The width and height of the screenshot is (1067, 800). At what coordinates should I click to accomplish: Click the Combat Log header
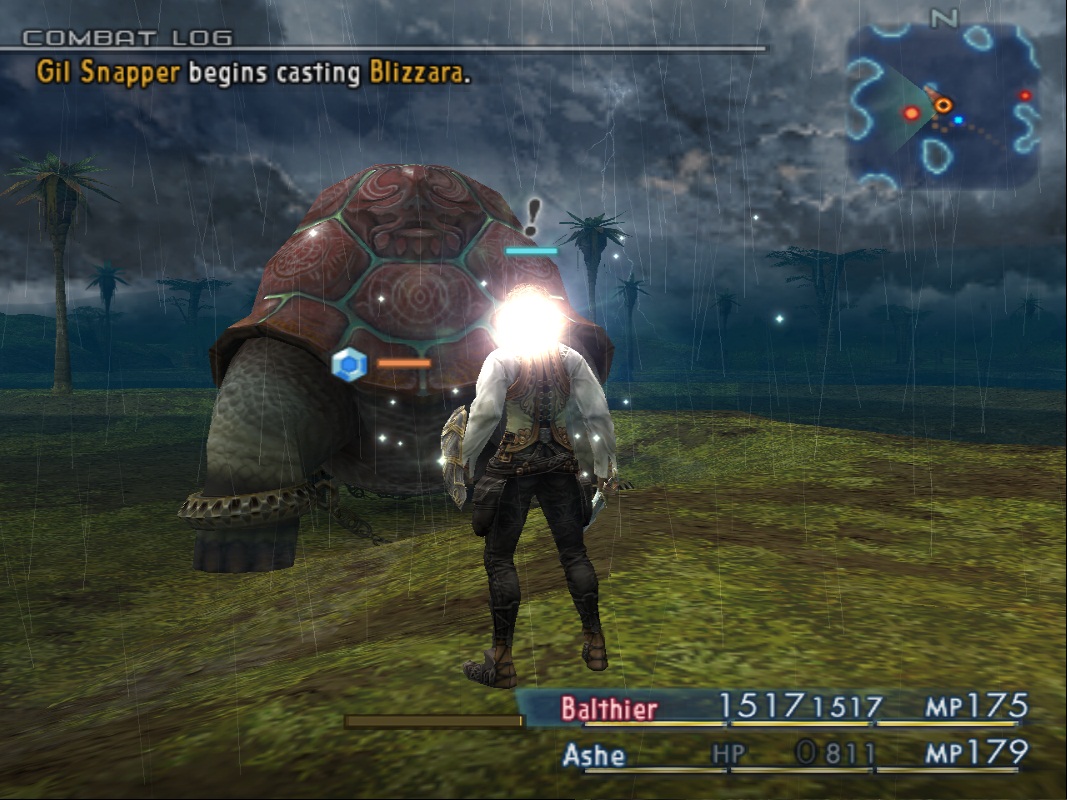coord(127,39)
